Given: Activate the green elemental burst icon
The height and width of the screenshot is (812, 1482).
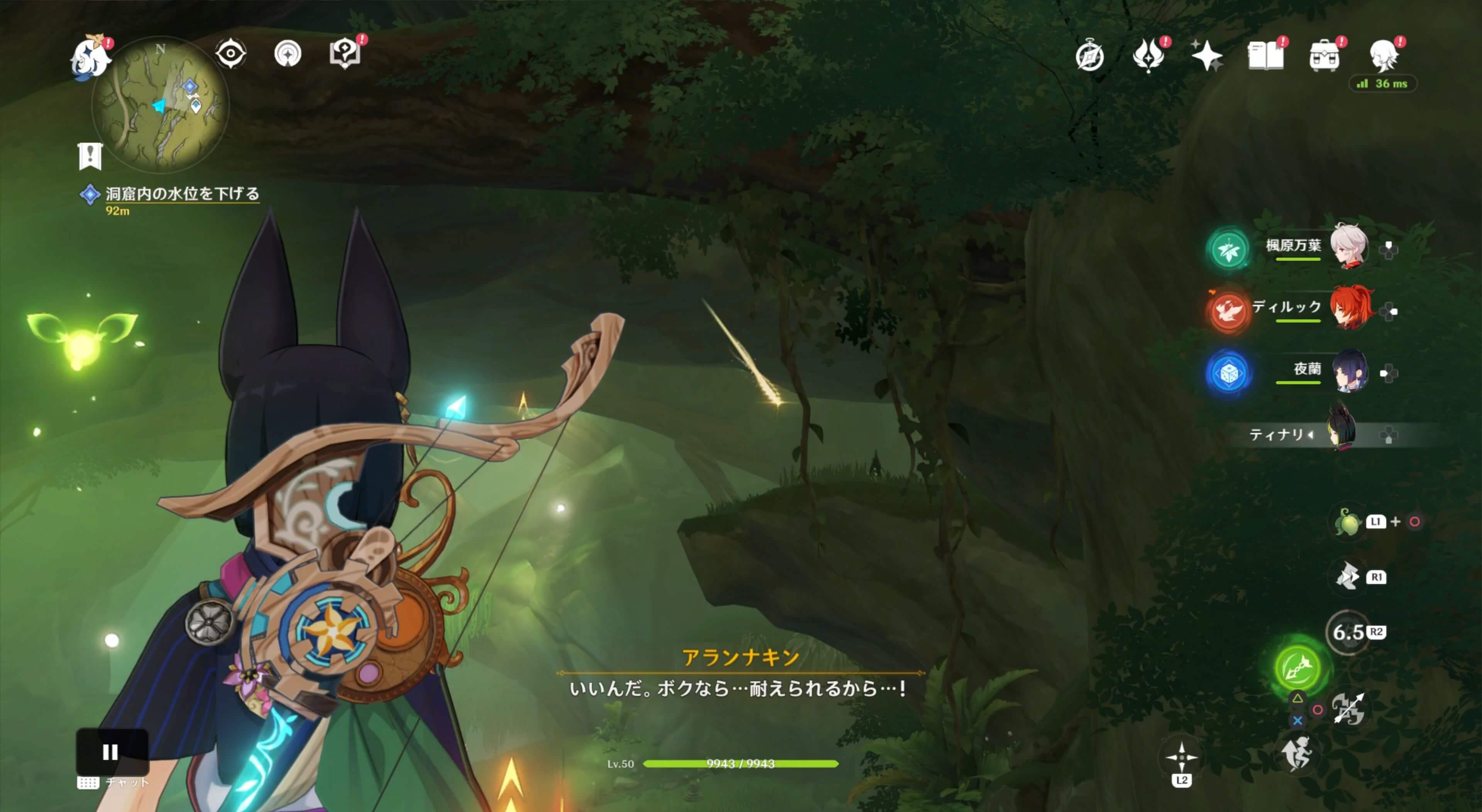Looking at the screenshot, I should pyautogui.click(x=1298, y=667).
